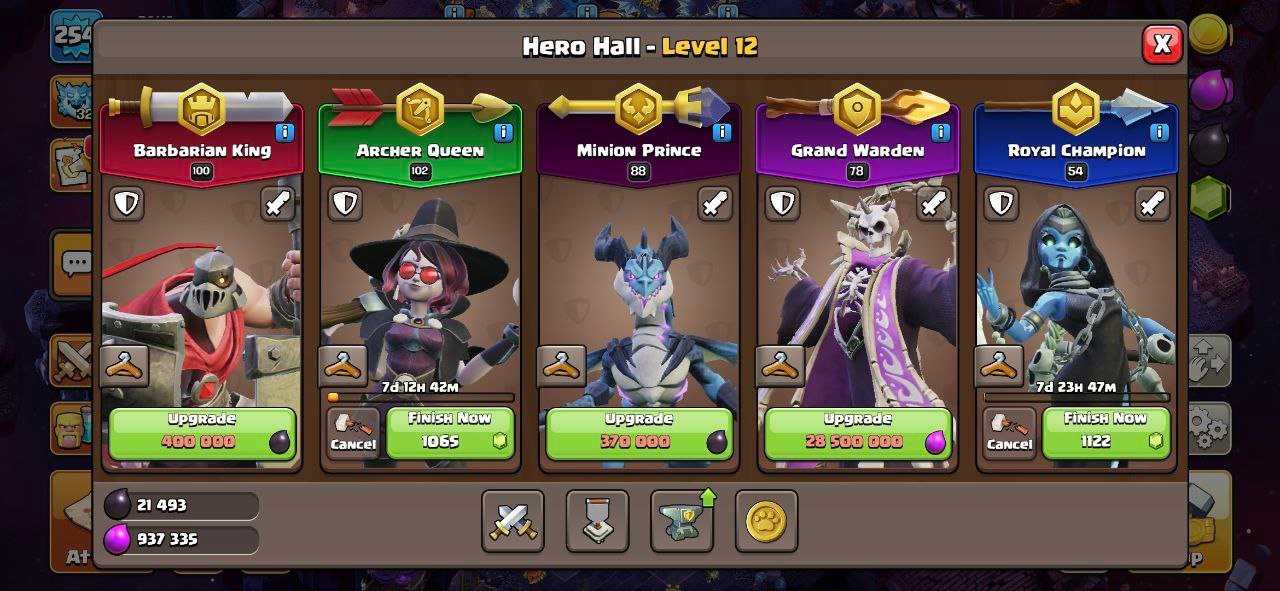Upgrade the Minion Prince for 370 000
The image size is (1280, 591).
coord(639,432)
